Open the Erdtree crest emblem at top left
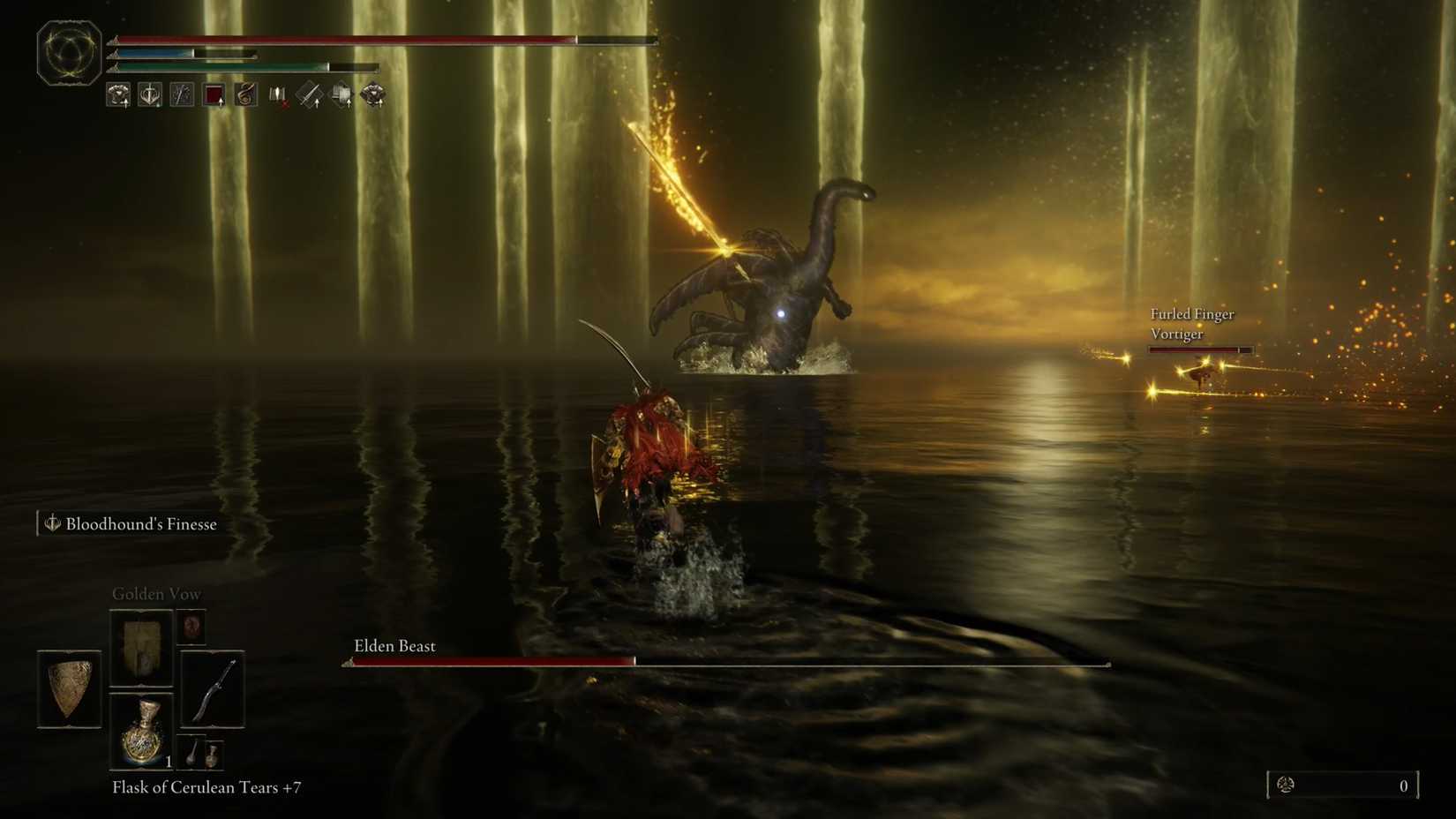This screenshot has width=1456, height=819. click(68, 50)
